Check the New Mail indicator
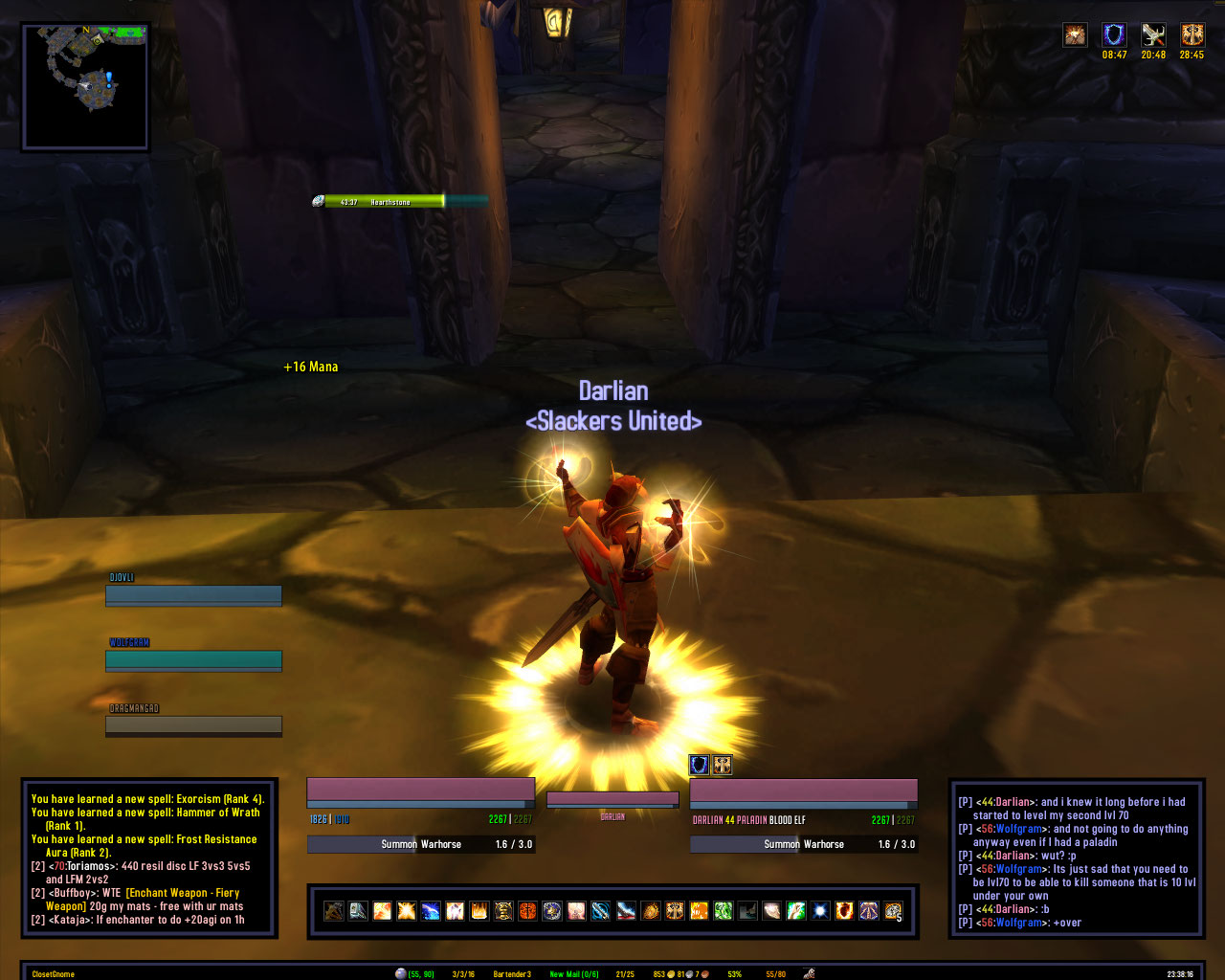The height and width of the screenshot is (980, 1225). click(x=574, y=974)
